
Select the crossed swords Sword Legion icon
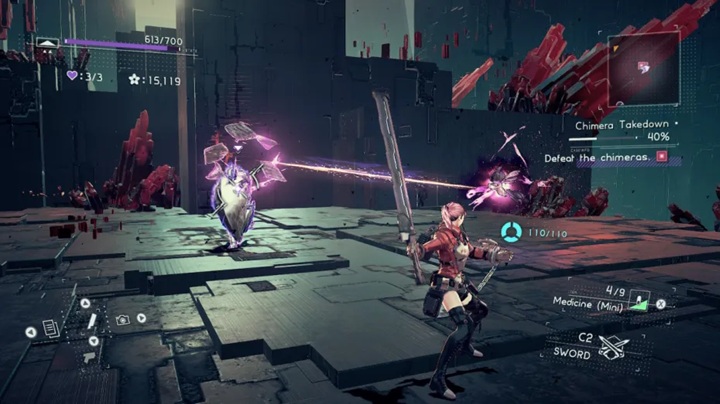(x=612, y=346)
